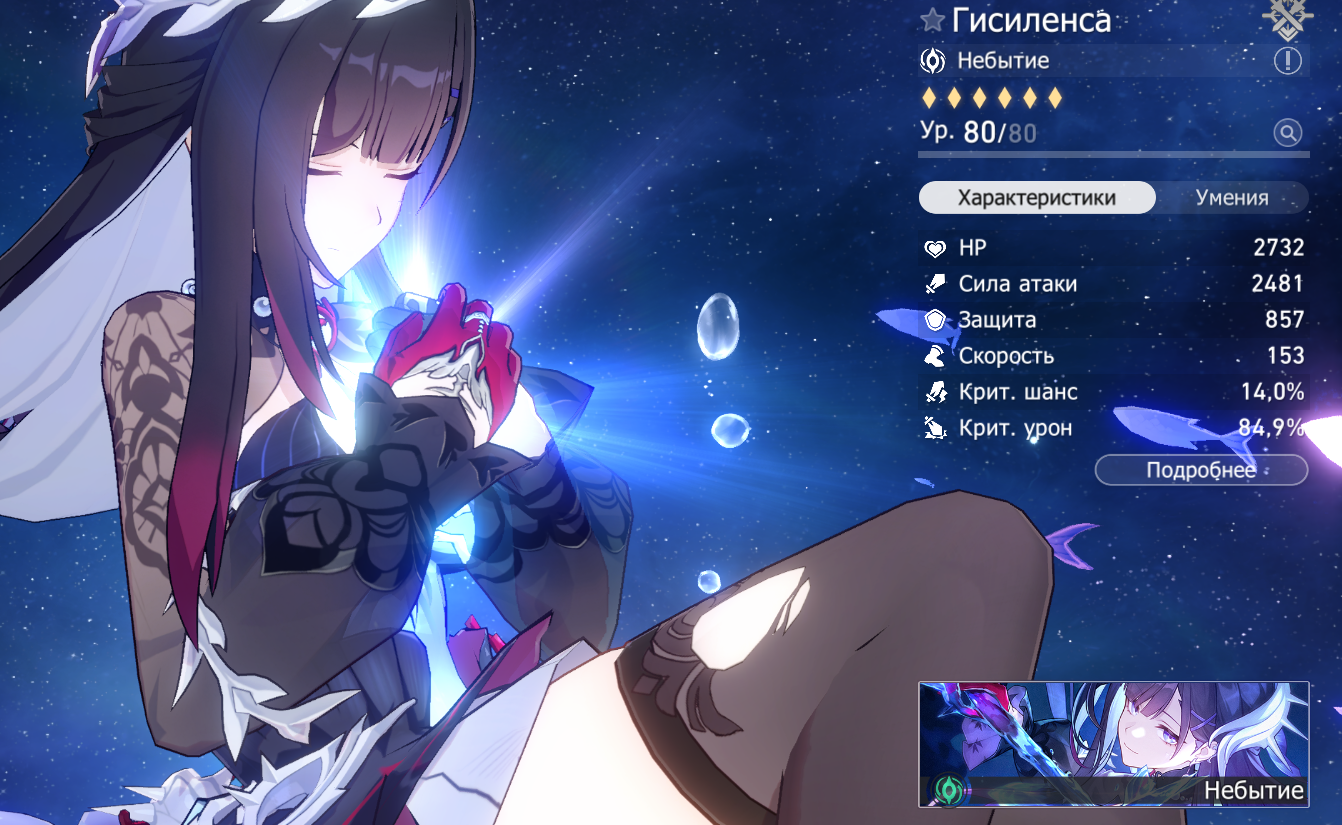Open the Подробнее details button
The height and width of the screenshot is (825, 1342).
point(1201,470)
